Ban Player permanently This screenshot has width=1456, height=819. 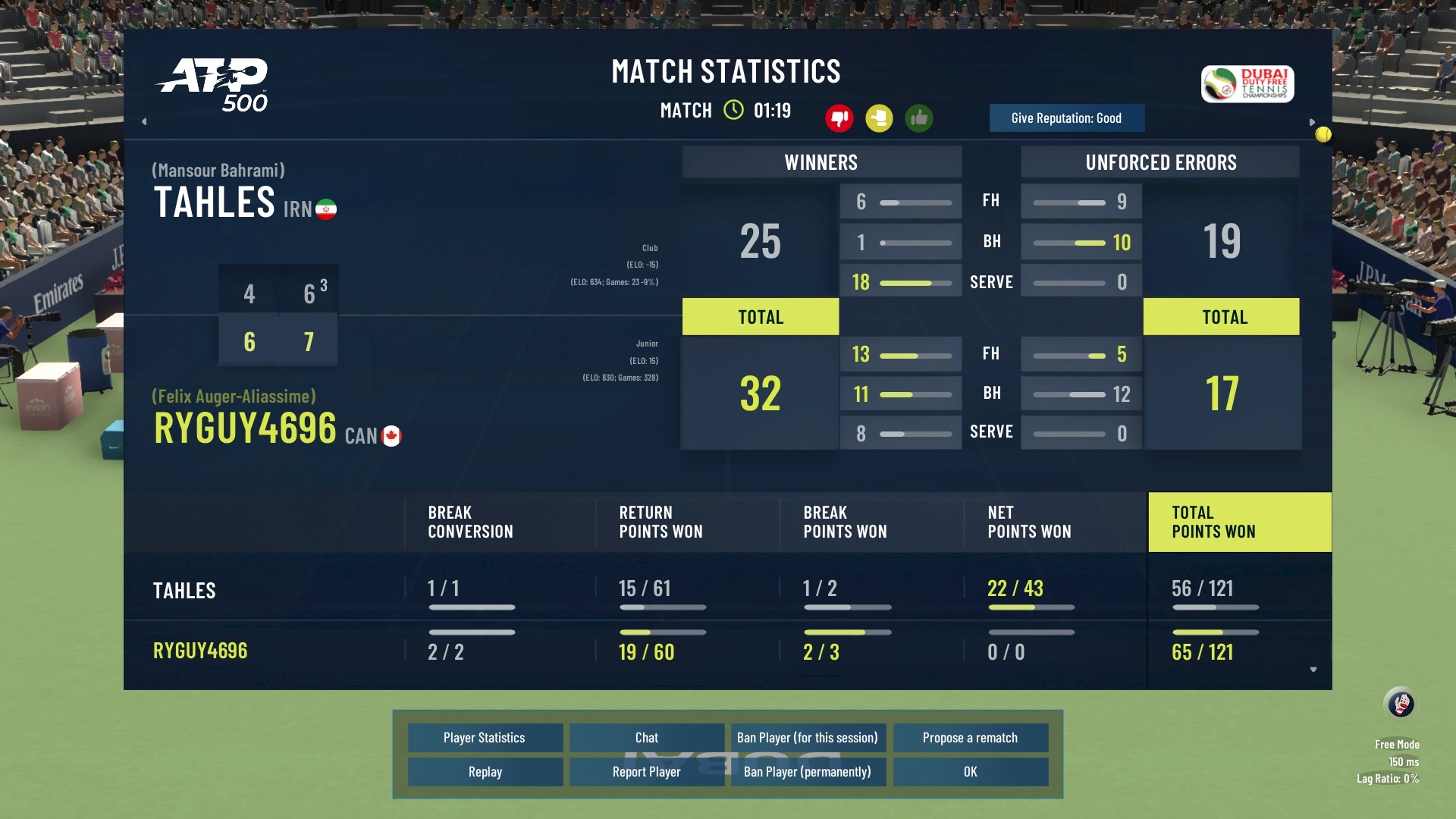point(807,772)
